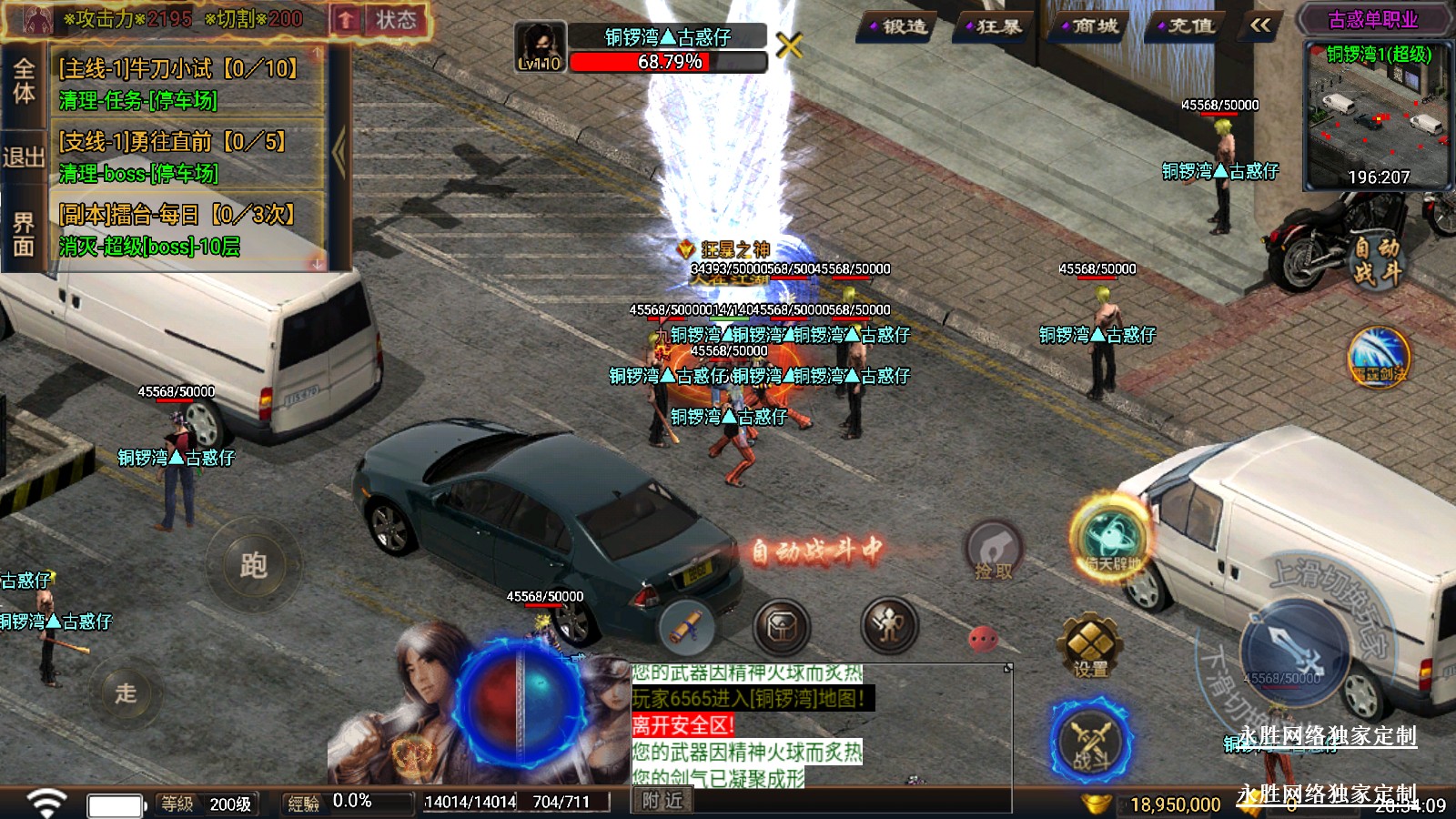Viewport: 1456px width, 819px height.
Task: Open the 充值 recharge menu
Action: coord(1186,27)
